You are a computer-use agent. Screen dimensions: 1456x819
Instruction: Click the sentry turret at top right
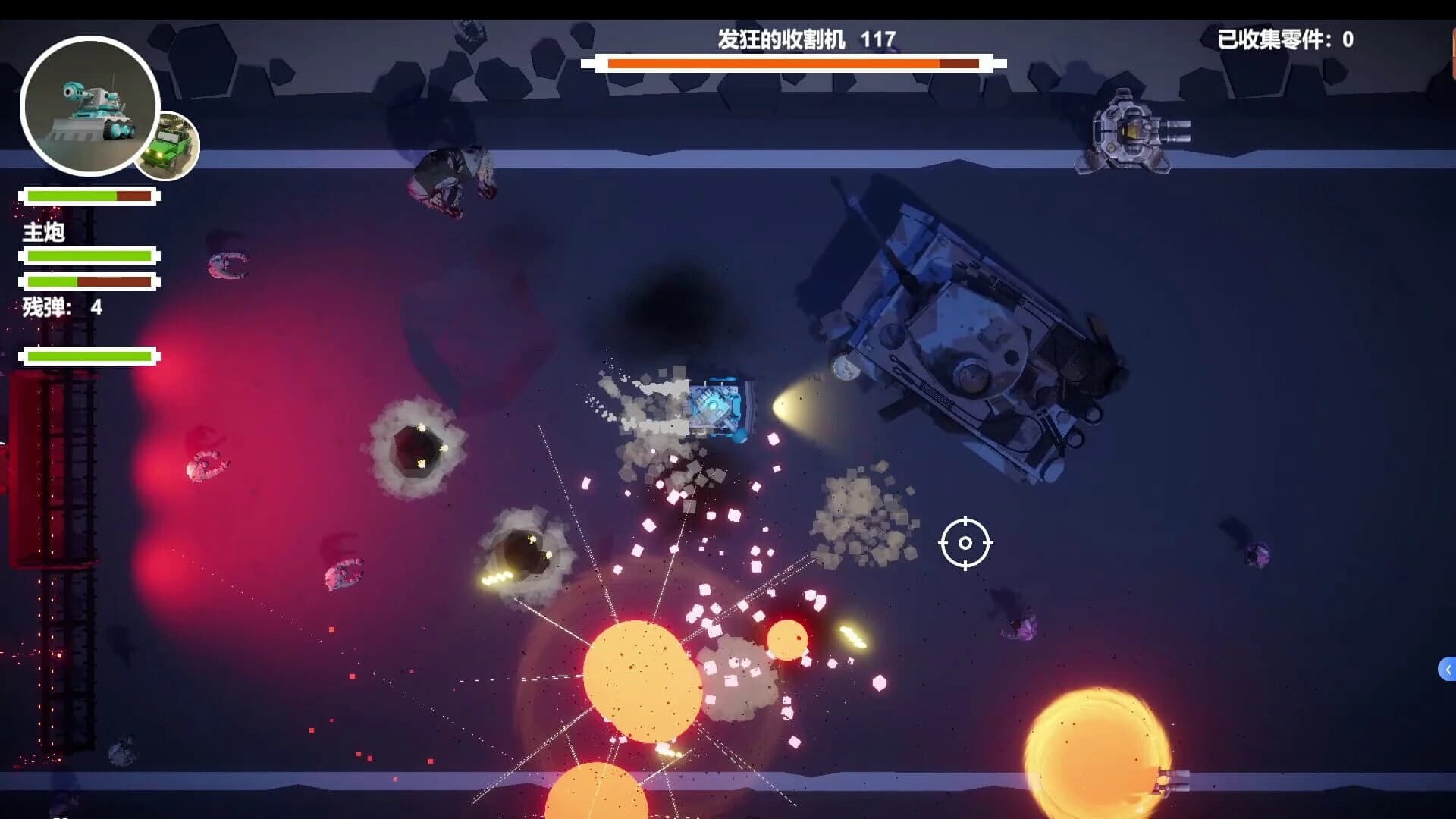1130,133
